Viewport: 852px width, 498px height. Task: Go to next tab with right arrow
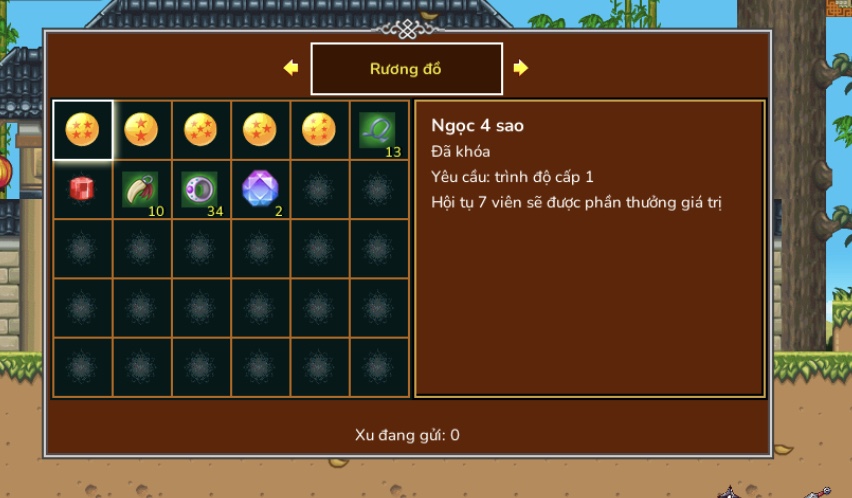[521, 68]
